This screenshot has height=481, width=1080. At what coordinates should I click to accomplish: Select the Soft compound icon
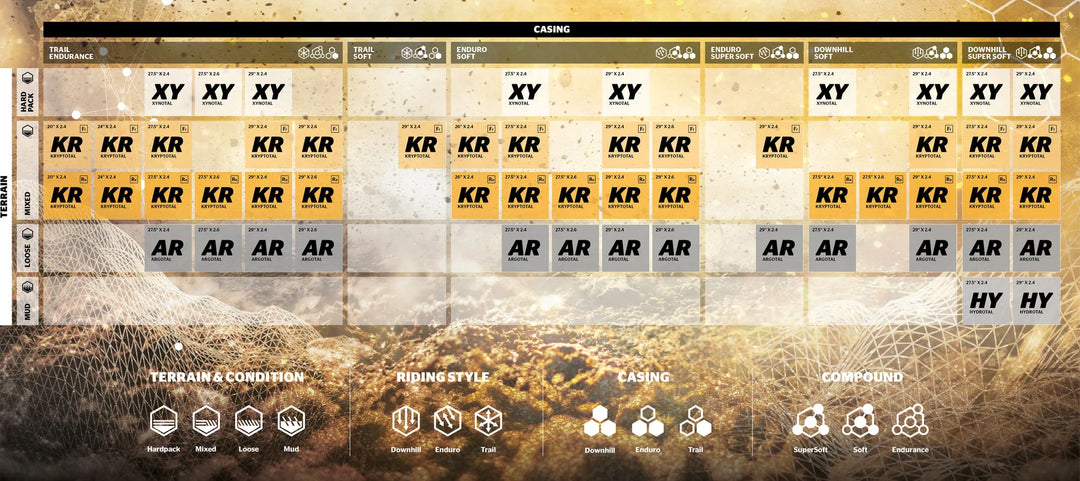[860, 421]
